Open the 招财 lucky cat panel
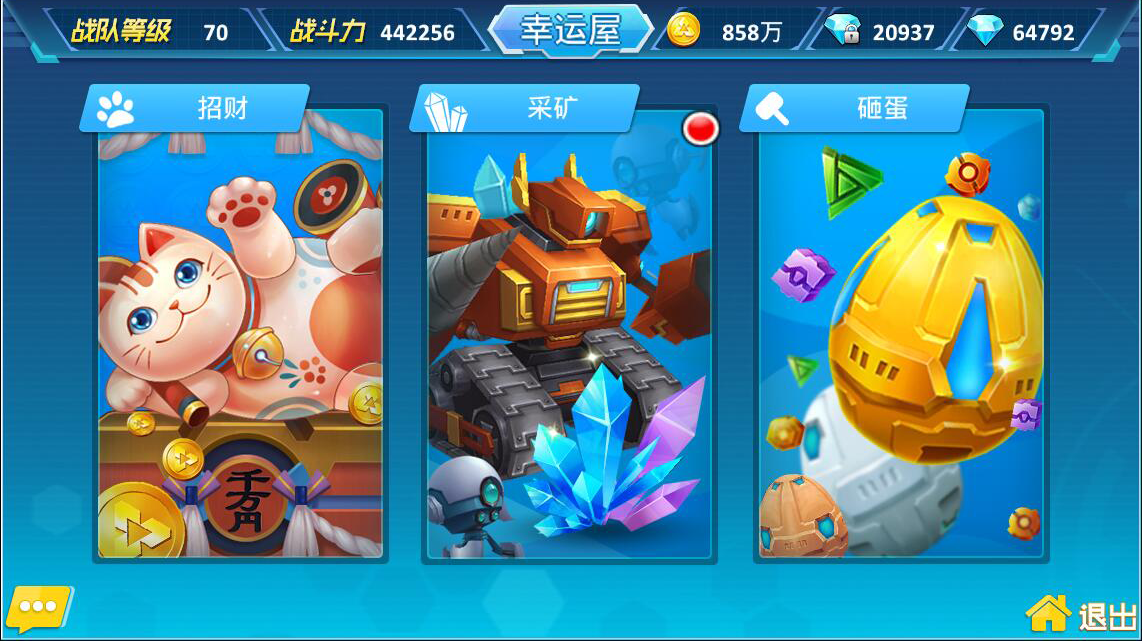Screen dimensions: 1142x641 240,330
